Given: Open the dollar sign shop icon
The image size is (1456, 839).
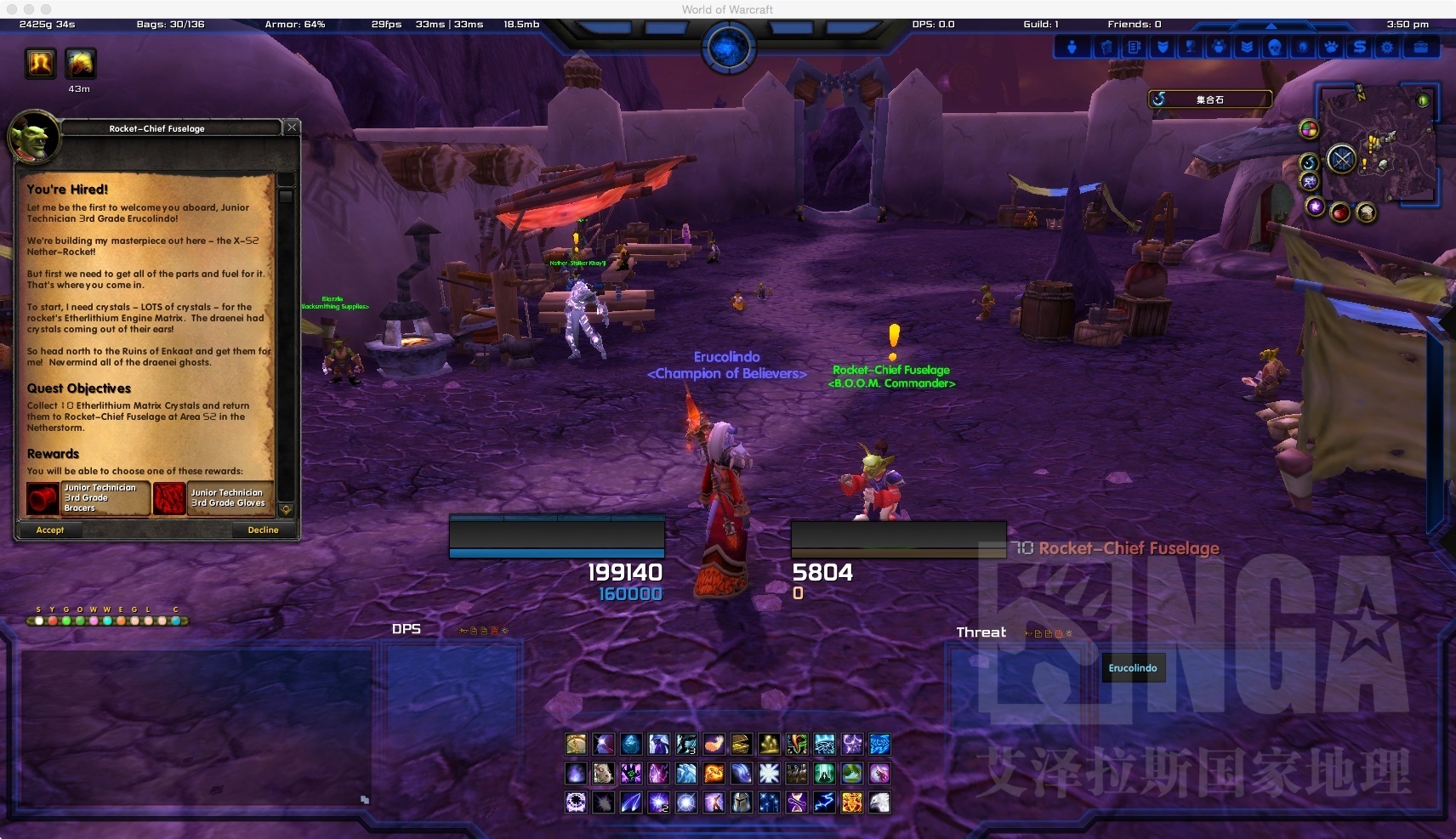Looking at the screenshot, I should coord(1360,48).
